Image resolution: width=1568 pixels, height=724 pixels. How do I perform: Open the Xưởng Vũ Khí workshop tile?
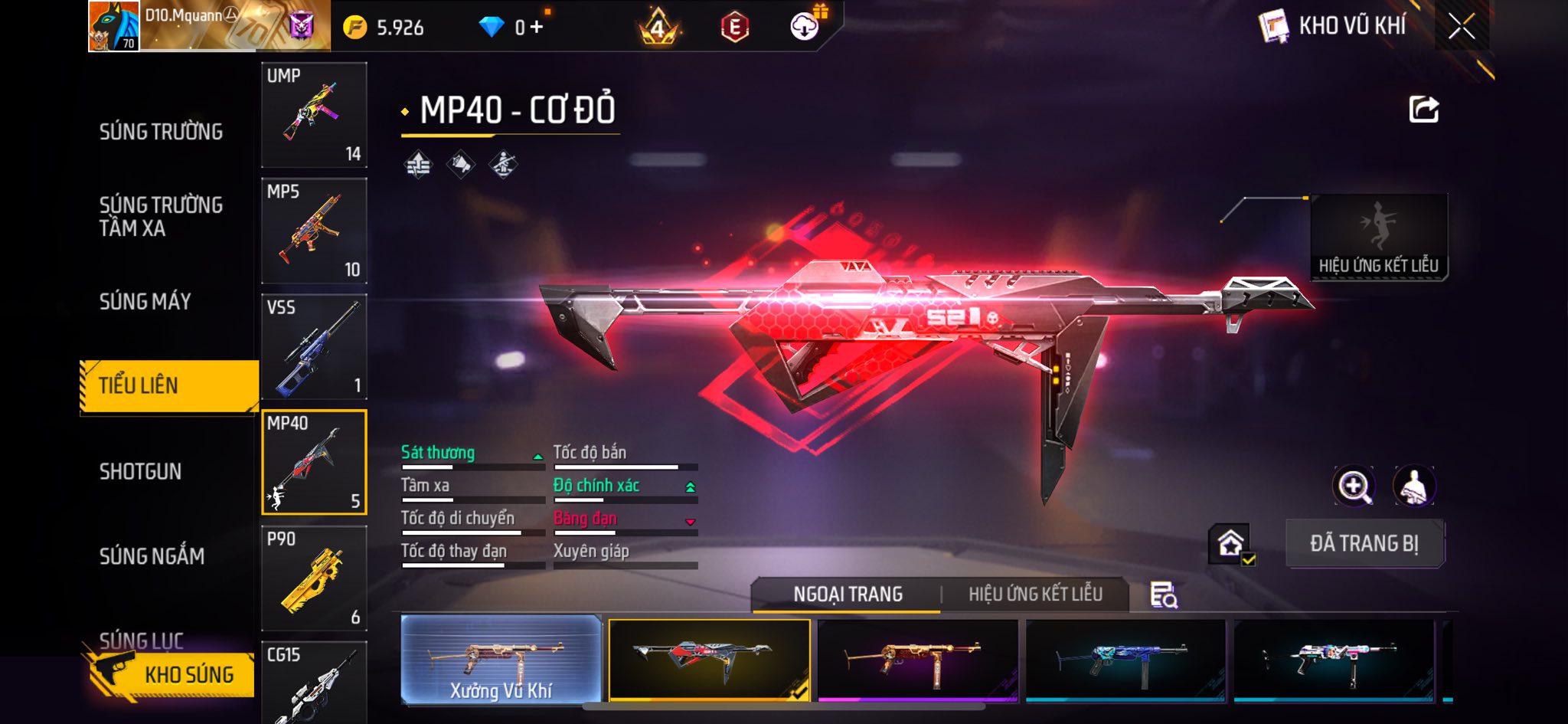[x=501, y=660]
